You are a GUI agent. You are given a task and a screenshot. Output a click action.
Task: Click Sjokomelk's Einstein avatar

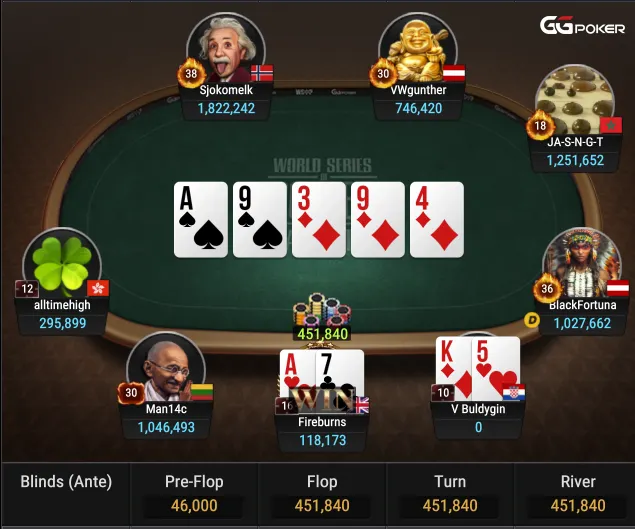coord(225,48)
